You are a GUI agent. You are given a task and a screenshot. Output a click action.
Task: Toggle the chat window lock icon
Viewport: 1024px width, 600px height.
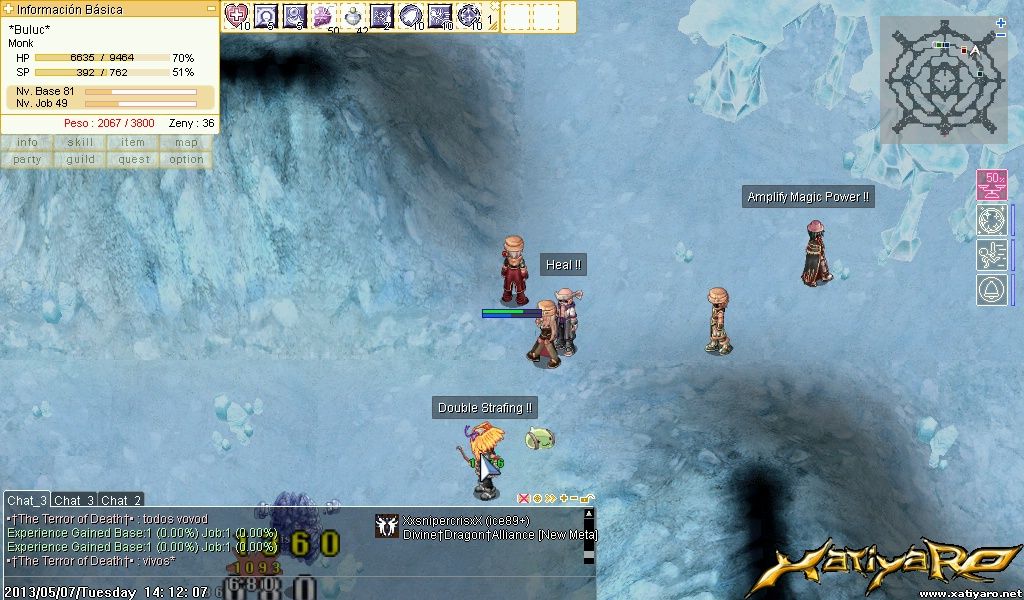pos(586,498)
